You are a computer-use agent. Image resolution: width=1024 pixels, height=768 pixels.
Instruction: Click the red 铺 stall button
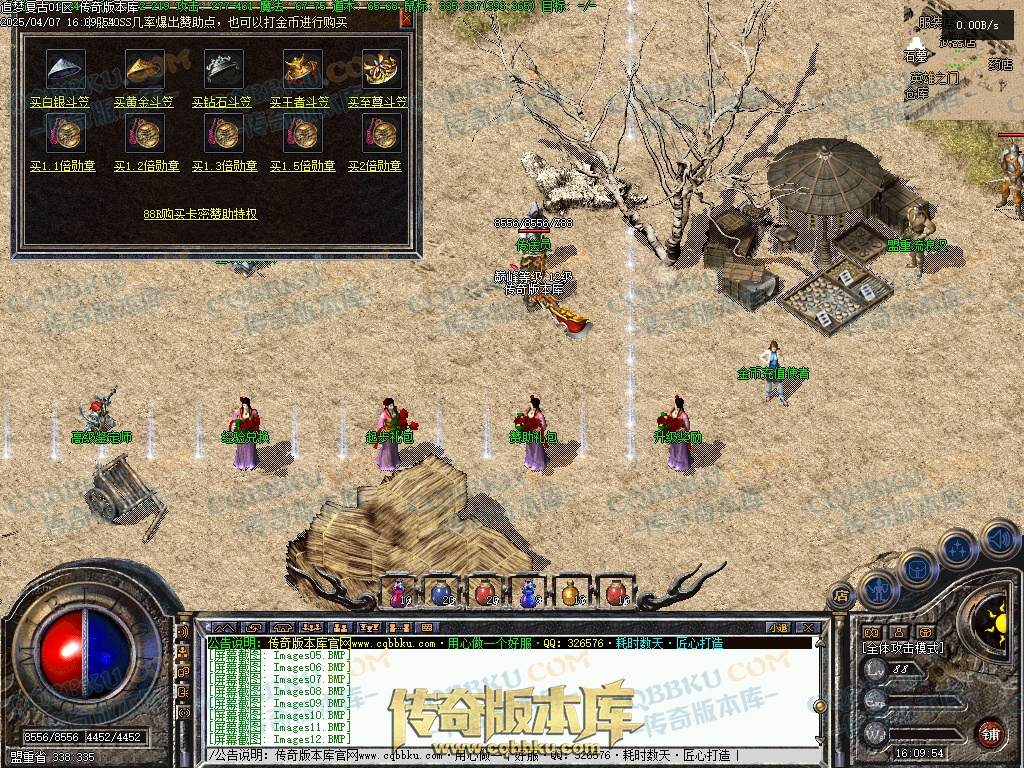click(989, 732)
